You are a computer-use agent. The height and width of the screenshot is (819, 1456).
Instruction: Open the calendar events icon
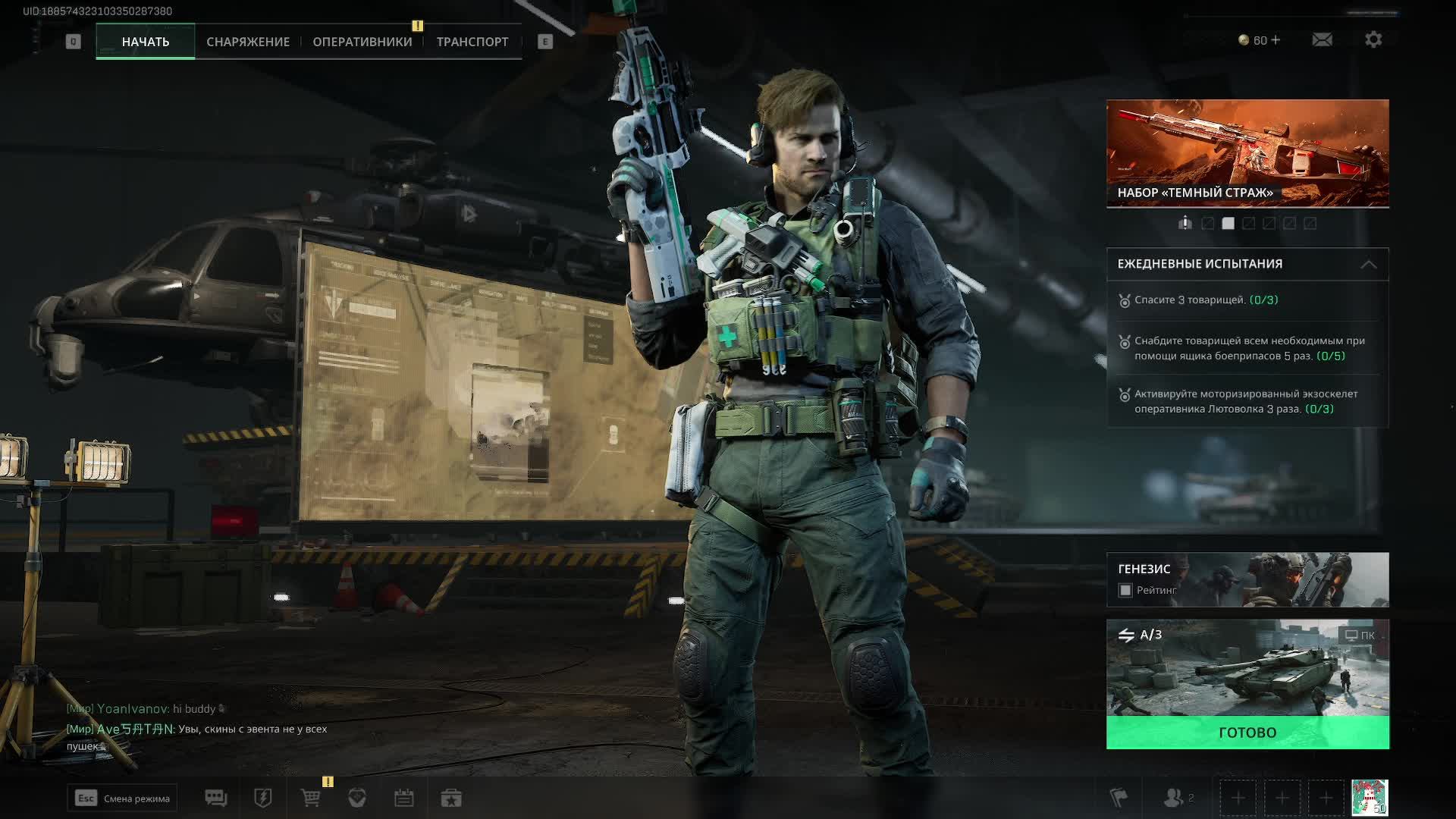point(403,798)
